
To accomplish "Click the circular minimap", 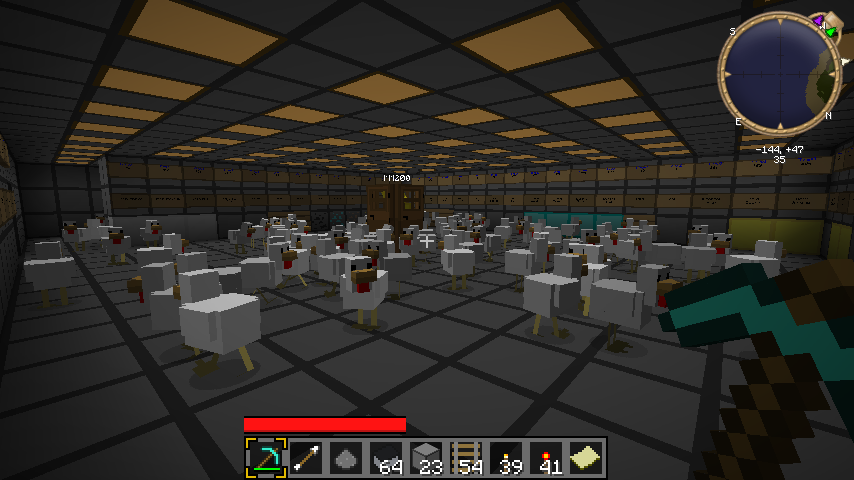I will (x=779, y=73).
